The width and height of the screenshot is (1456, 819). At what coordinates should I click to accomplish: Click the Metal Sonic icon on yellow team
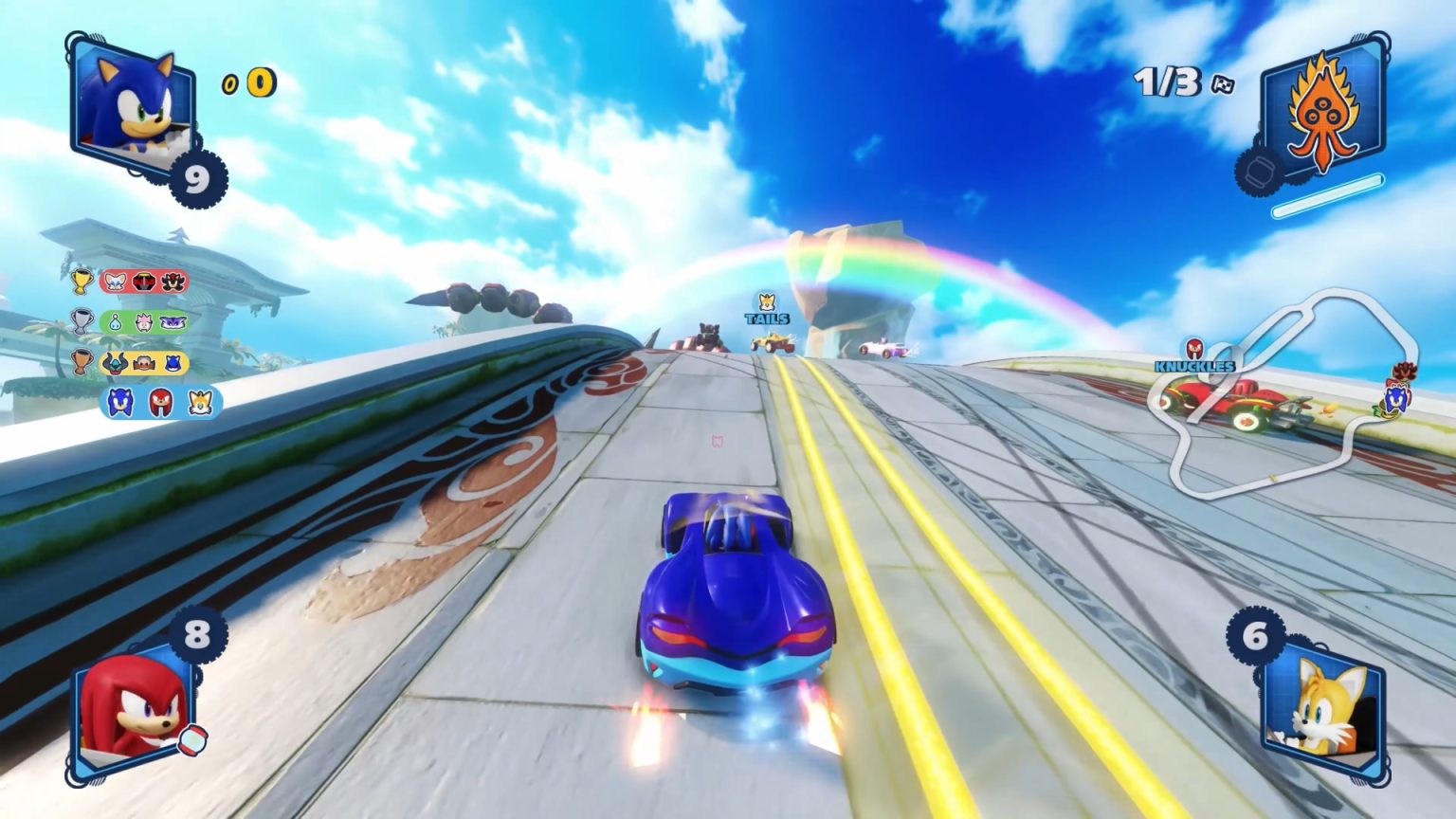[x=172, y=363]
